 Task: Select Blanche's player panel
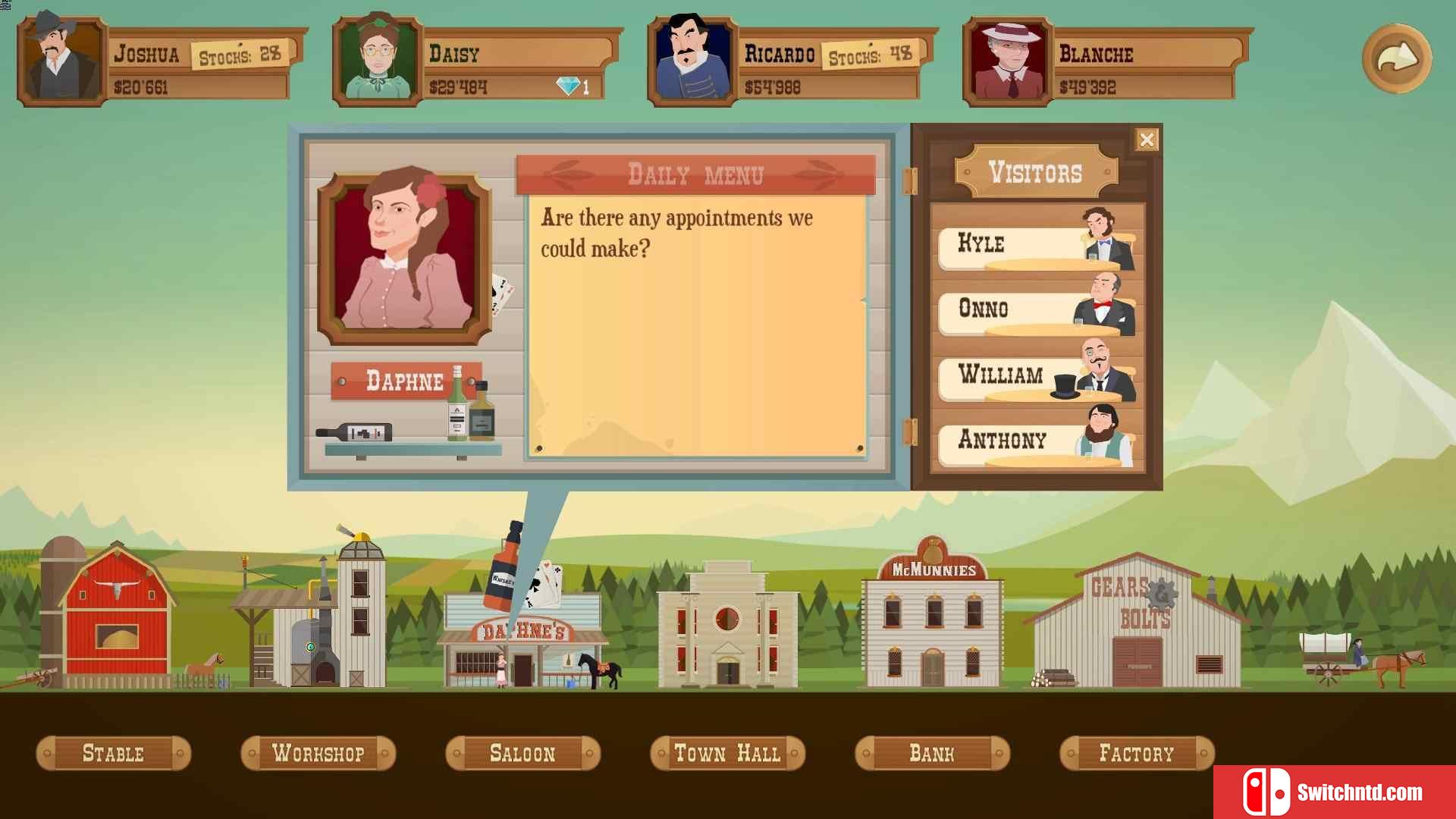tap(1106, 62)
